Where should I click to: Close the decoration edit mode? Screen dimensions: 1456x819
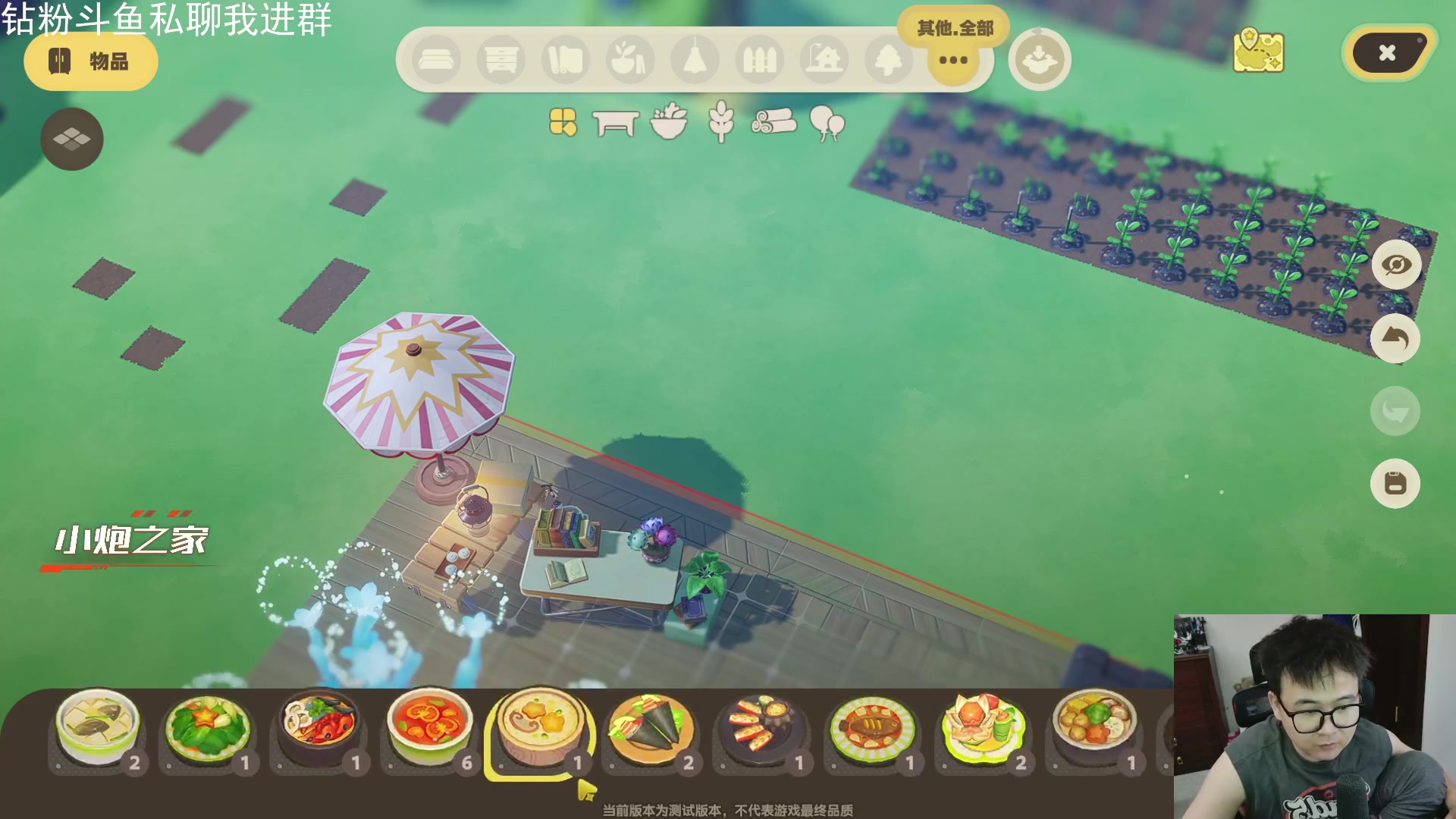1387,53
